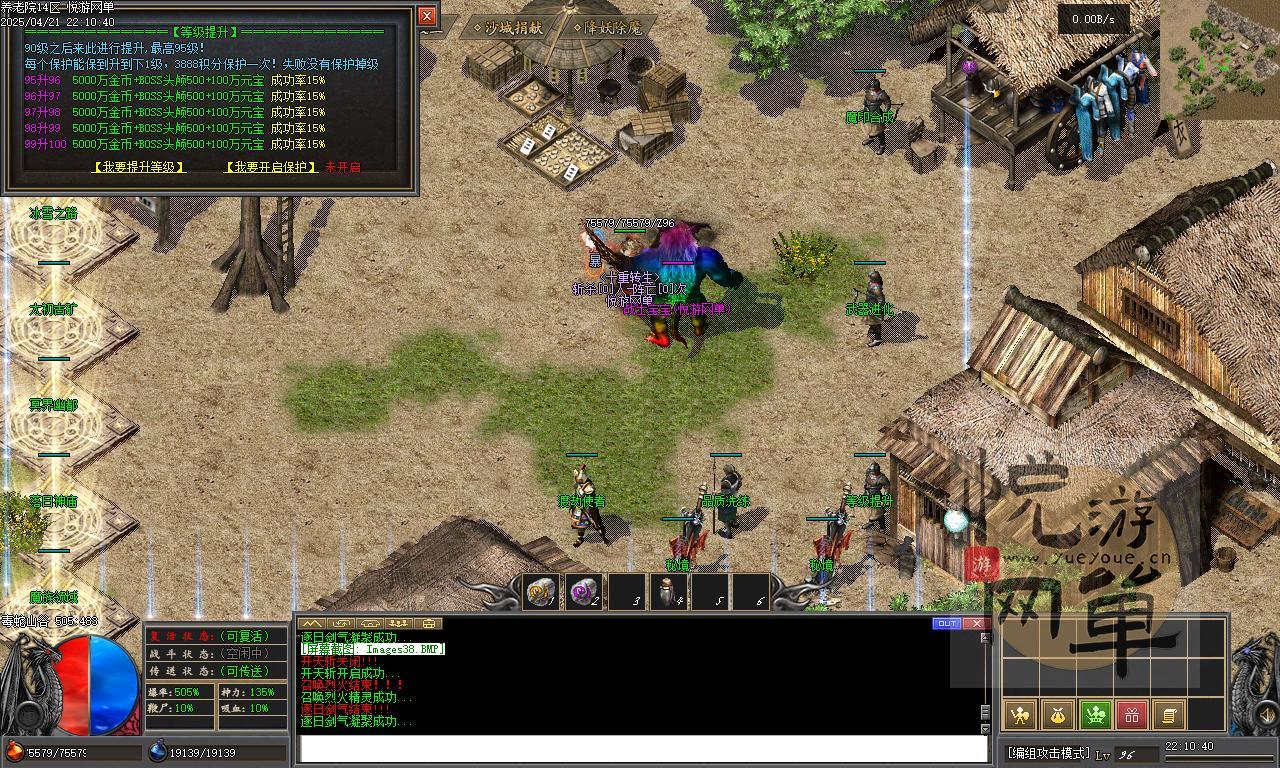Select the 我要开启保护 option
The image size is (1280, 768).
[270, 168]
